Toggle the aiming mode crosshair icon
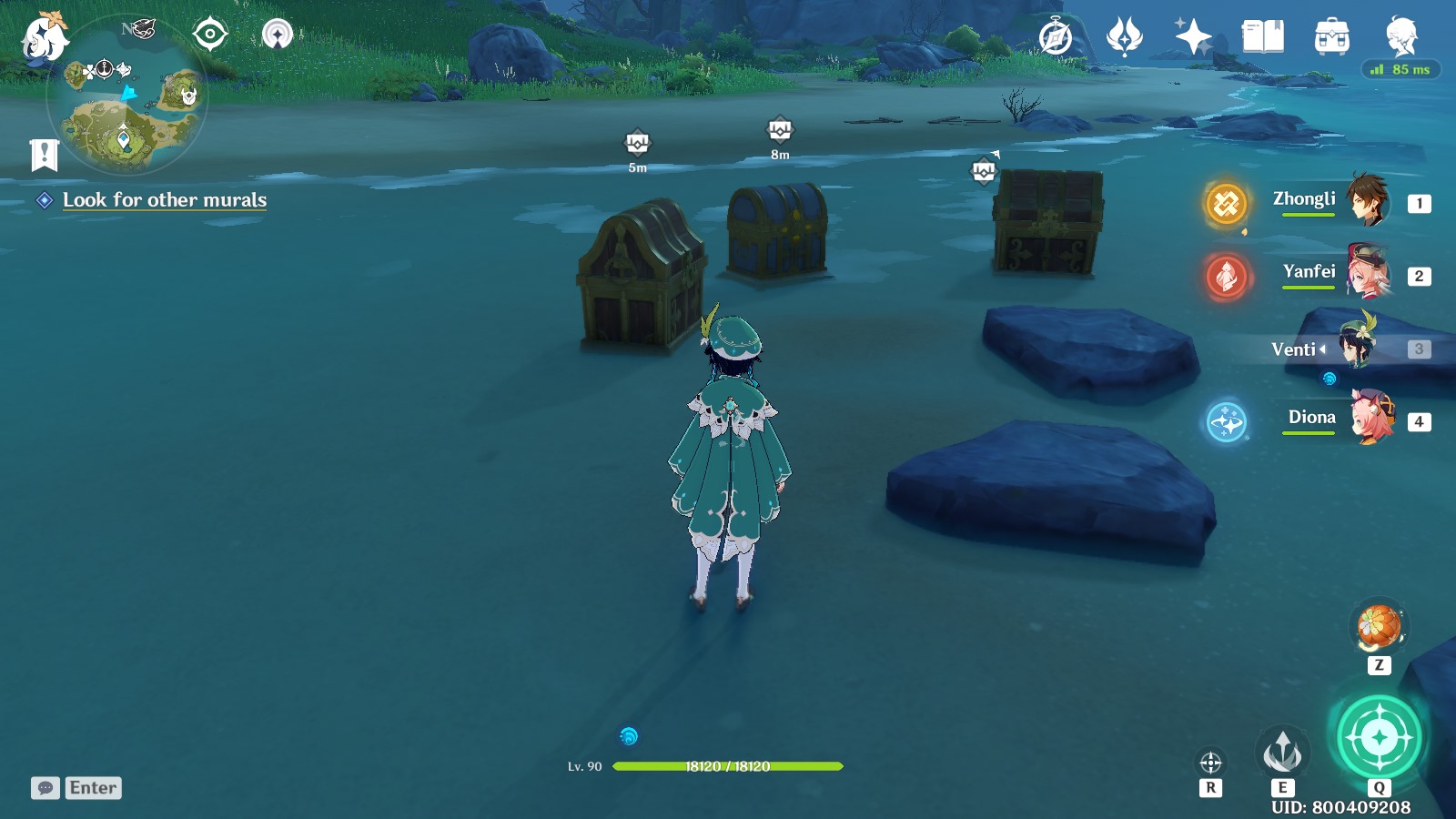Screen dimensions: 1456x819 pos(1210,763)
